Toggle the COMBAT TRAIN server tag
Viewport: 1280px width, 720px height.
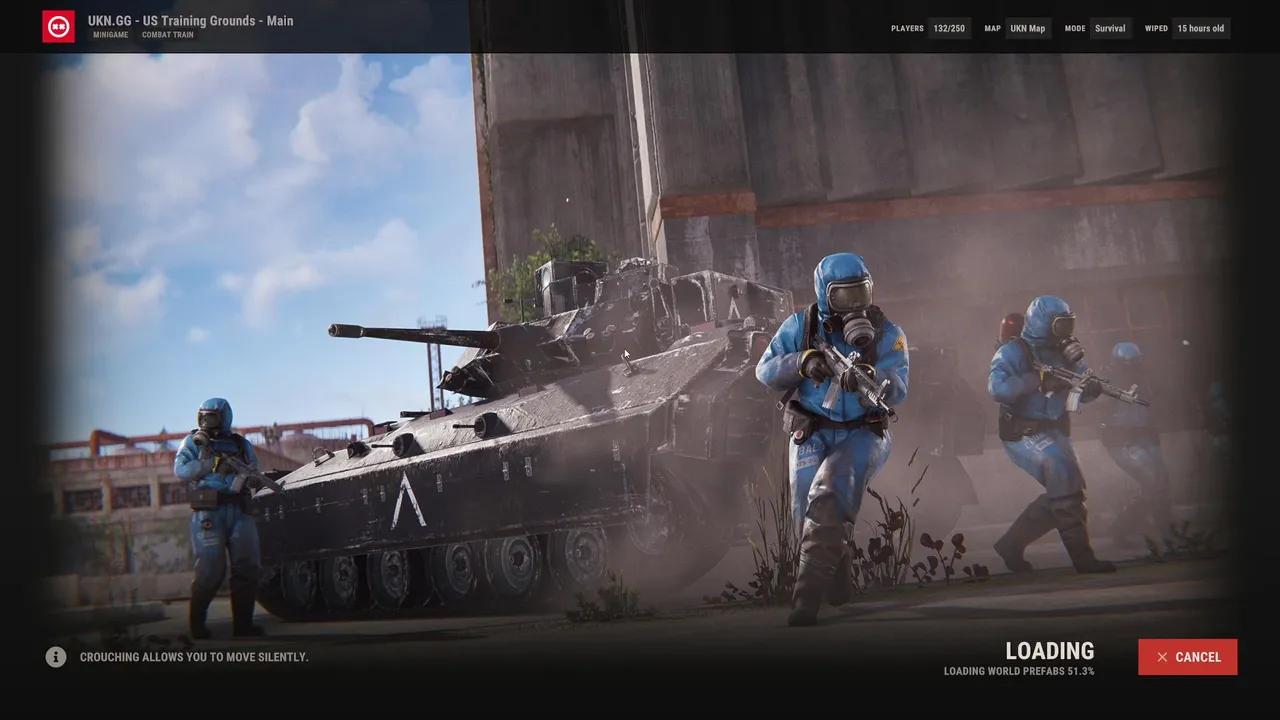[x=167, y=34]
